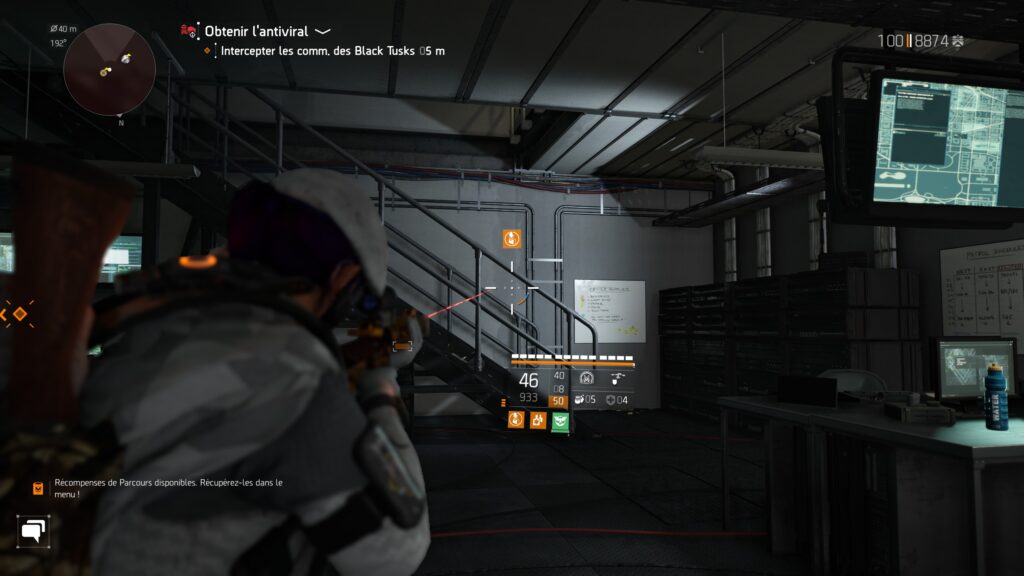Open the chat bubble icon
Image resolution: width=1024 pixels, height=576 pixels.
pyautogui.click(x=33, y=530)
